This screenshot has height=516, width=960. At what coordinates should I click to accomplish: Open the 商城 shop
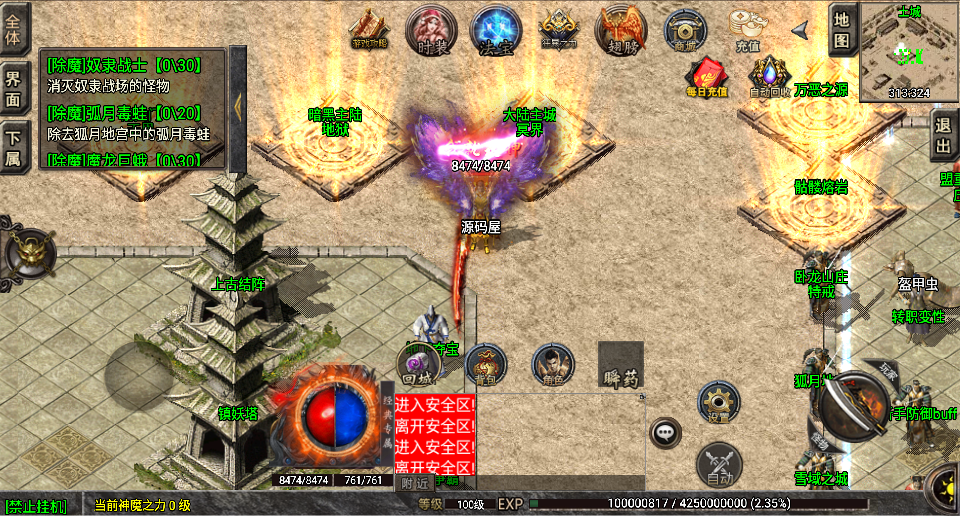(x=686, y=29)
